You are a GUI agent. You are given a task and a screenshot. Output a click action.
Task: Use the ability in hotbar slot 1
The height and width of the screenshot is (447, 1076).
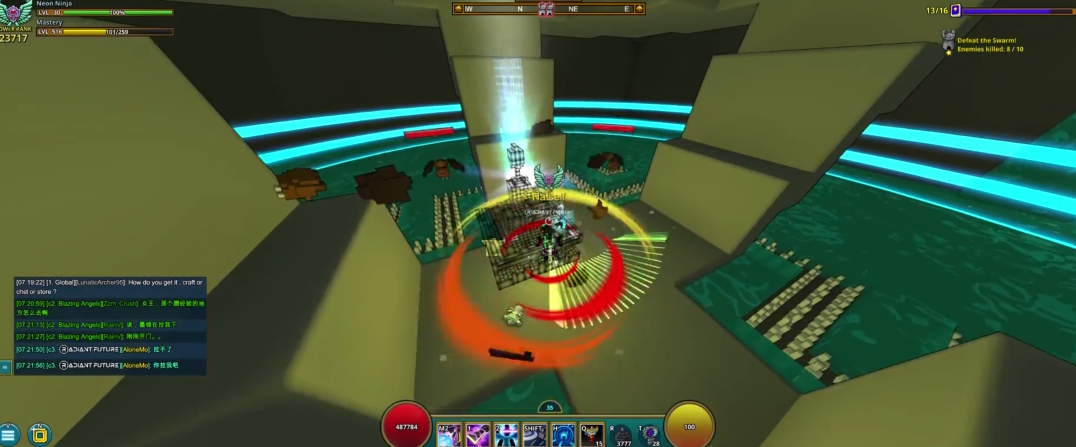(x=478, y=435)
